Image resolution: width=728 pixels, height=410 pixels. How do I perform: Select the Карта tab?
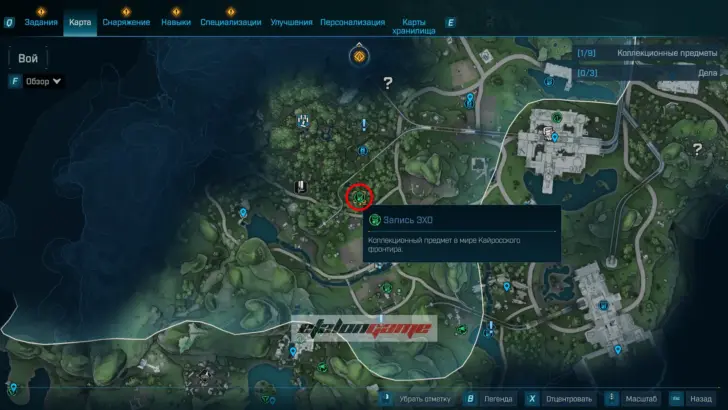(80, 22)
